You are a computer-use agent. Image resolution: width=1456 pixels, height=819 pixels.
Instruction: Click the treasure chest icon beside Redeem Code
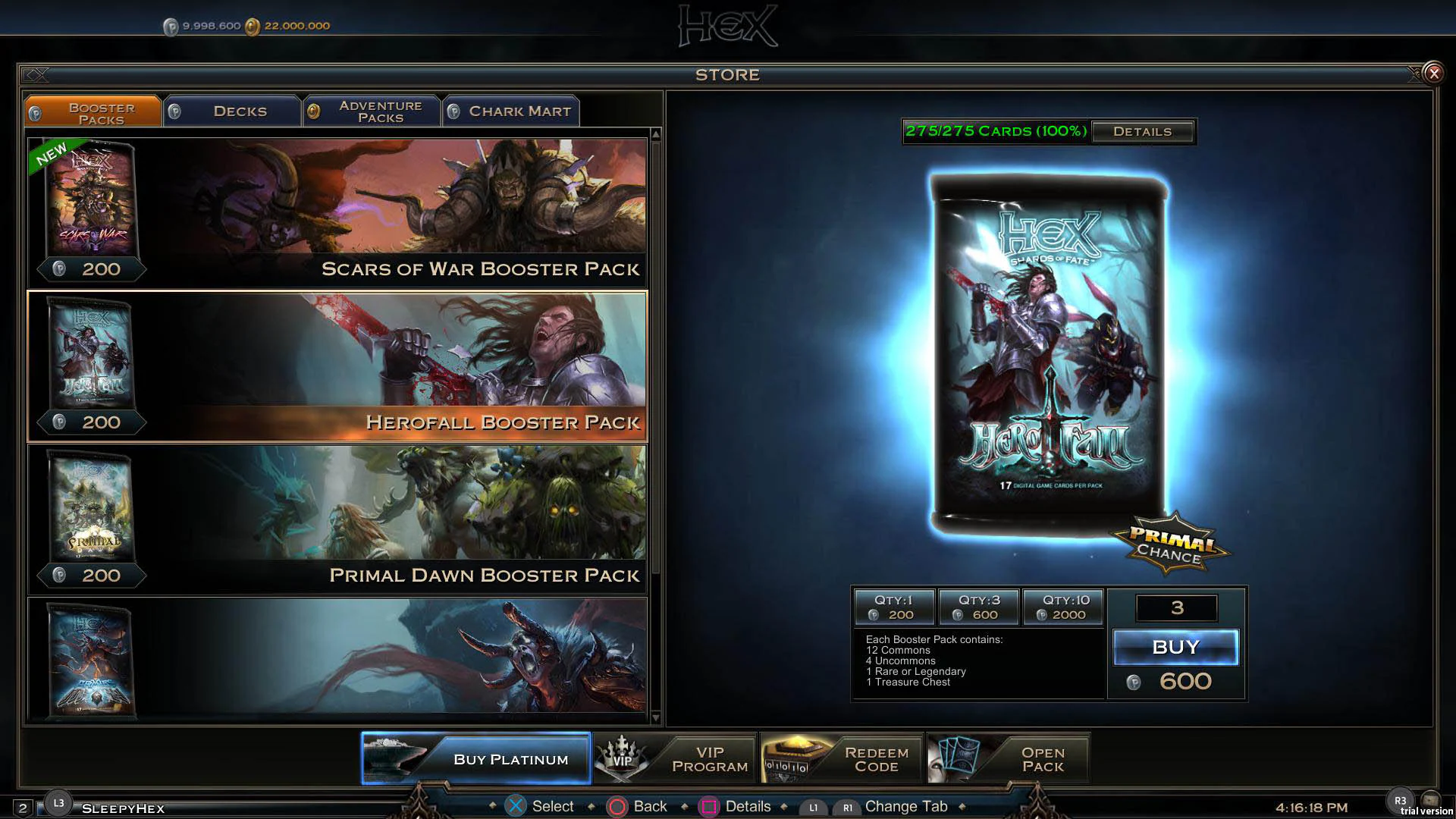[789, 758]
